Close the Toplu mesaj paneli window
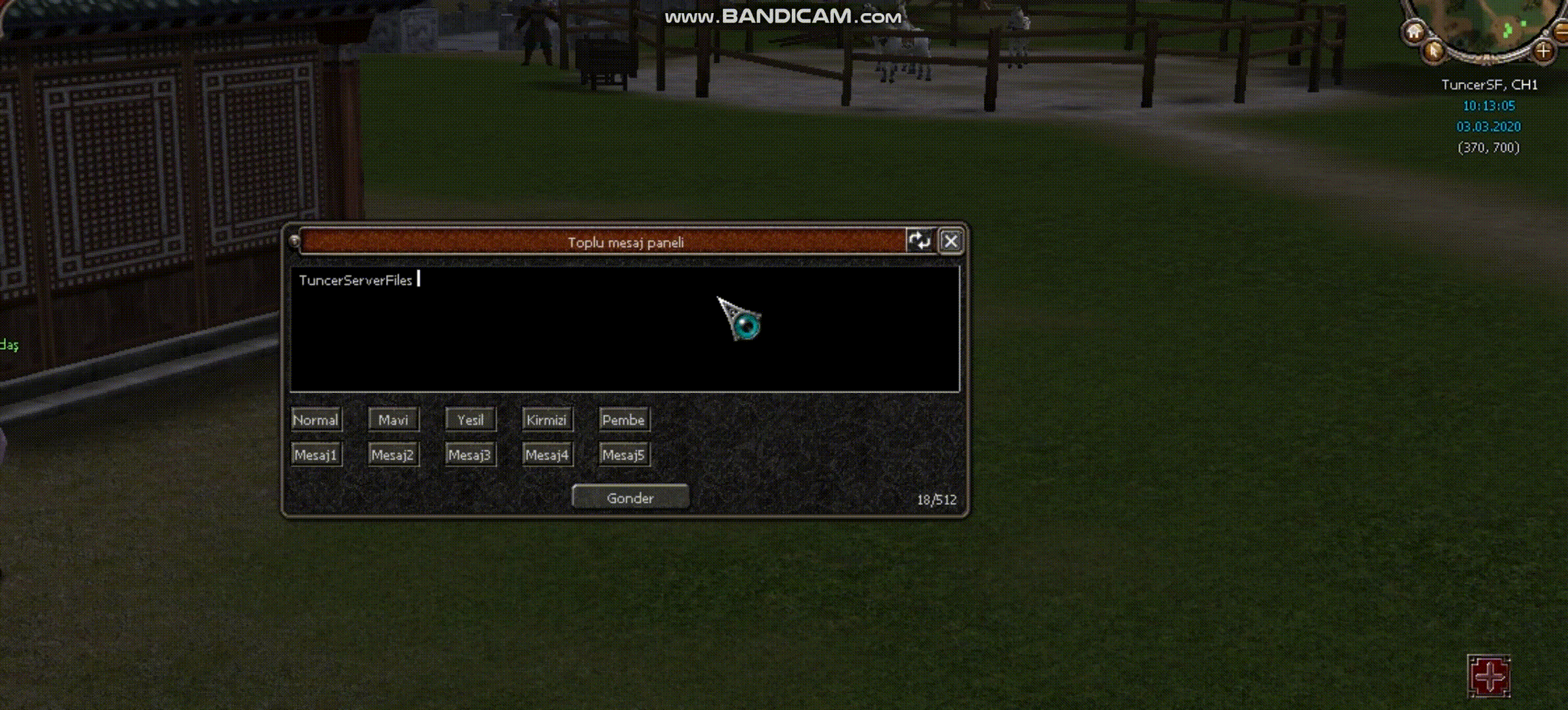The height and width of the screenshot is (710, 1568). (950, 242)
